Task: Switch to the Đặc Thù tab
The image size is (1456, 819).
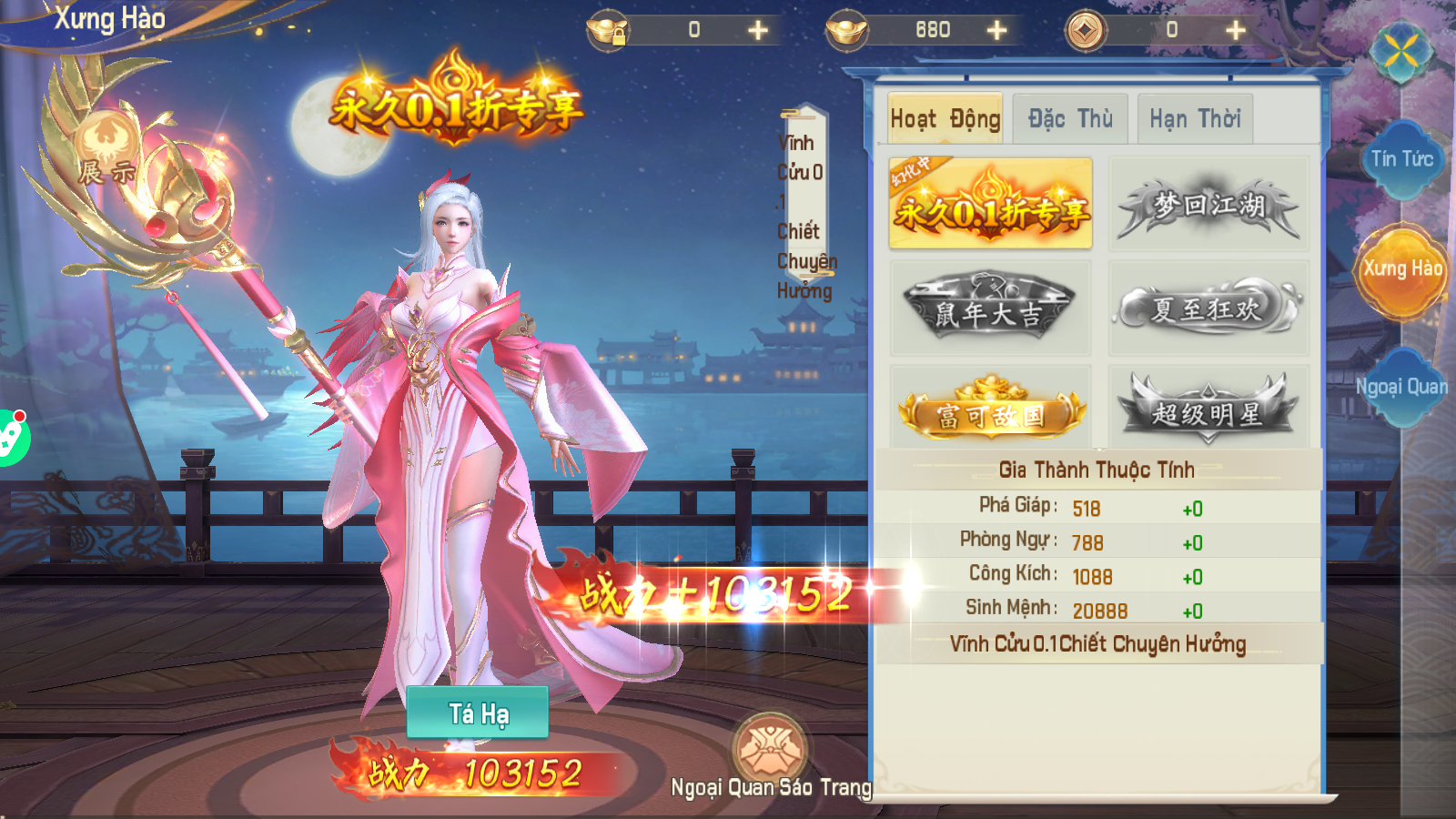Action: click(1070, 117)
